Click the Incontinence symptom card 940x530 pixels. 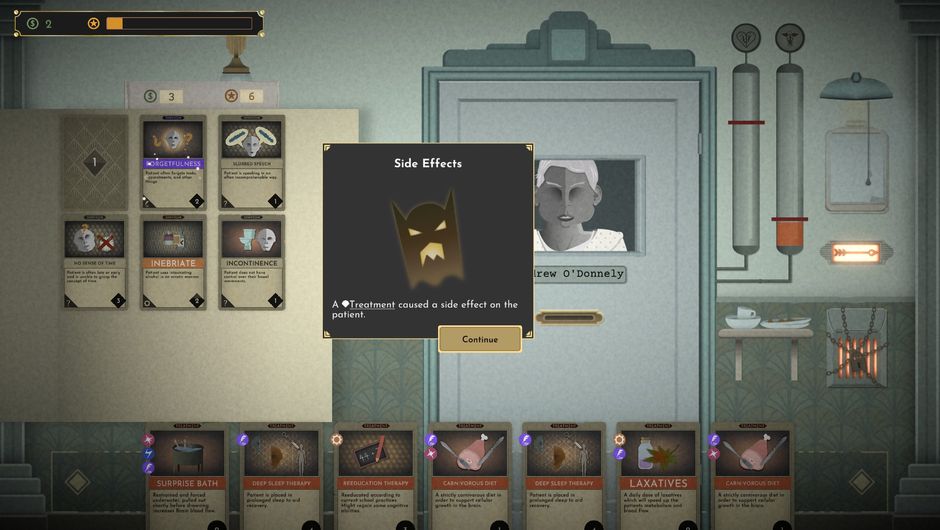click(x=251, y=262)
